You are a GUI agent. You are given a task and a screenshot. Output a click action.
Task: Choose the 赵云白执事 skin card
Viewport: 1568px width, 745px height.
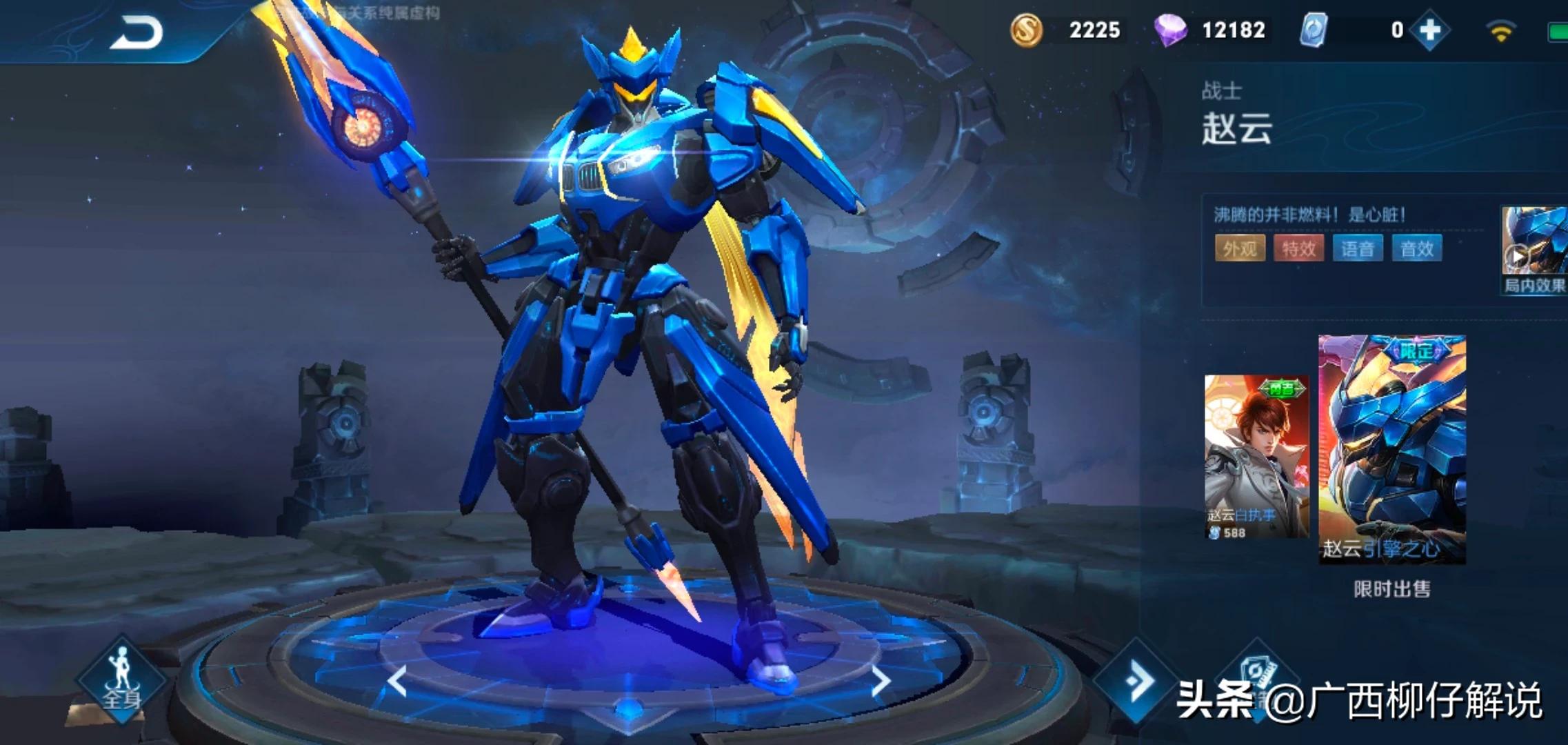[x=1256, y=457]
